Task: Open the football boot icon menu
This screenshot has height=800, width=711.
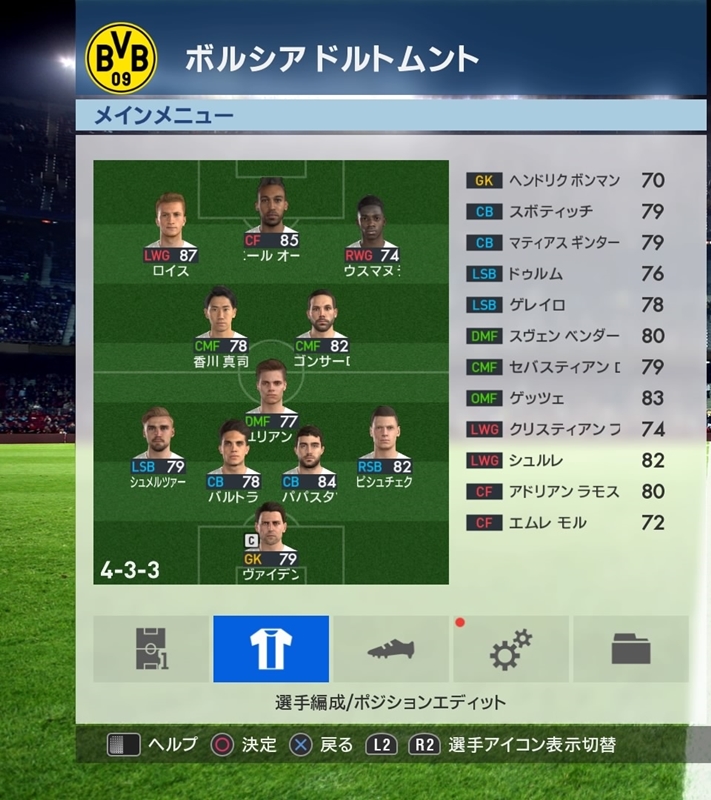Action: (391, 649)
